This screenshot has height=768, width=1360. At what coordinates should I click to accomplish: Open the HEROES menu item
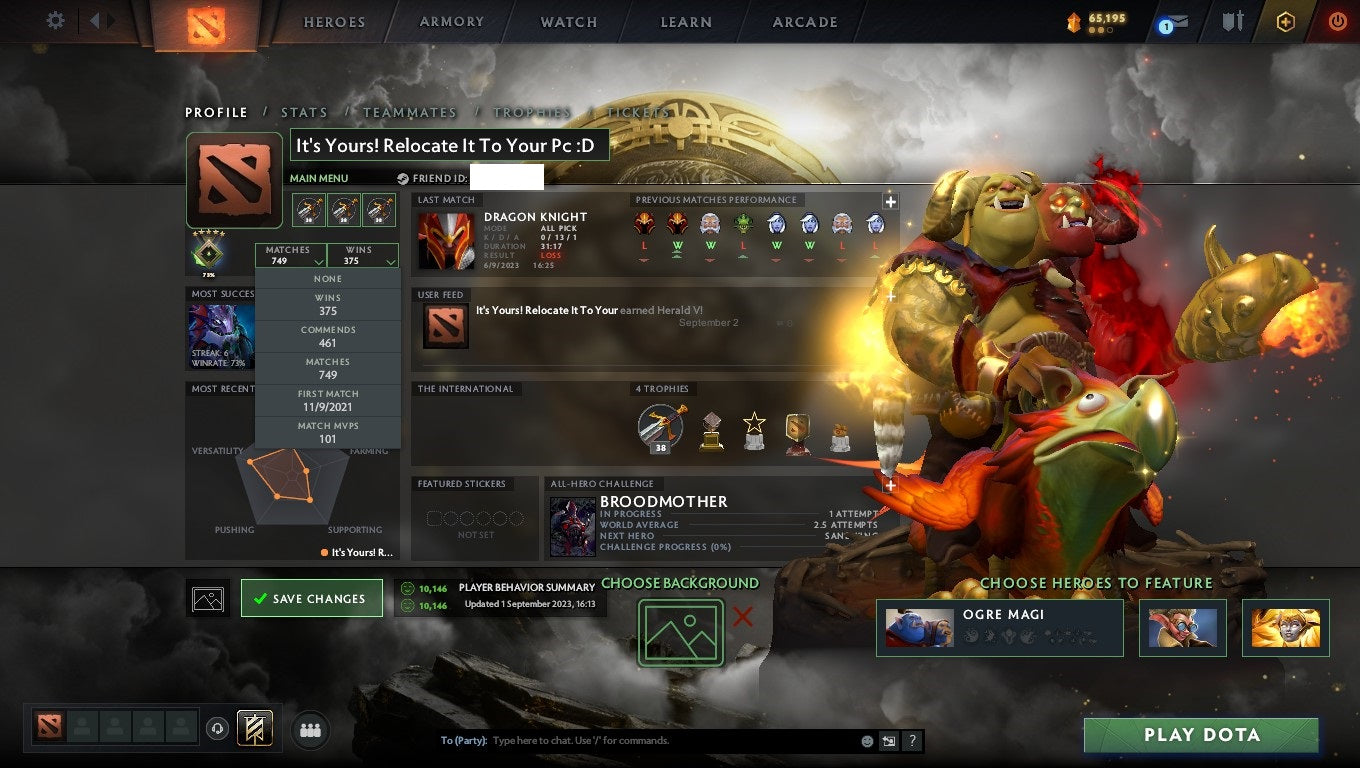tap(333, 21)
